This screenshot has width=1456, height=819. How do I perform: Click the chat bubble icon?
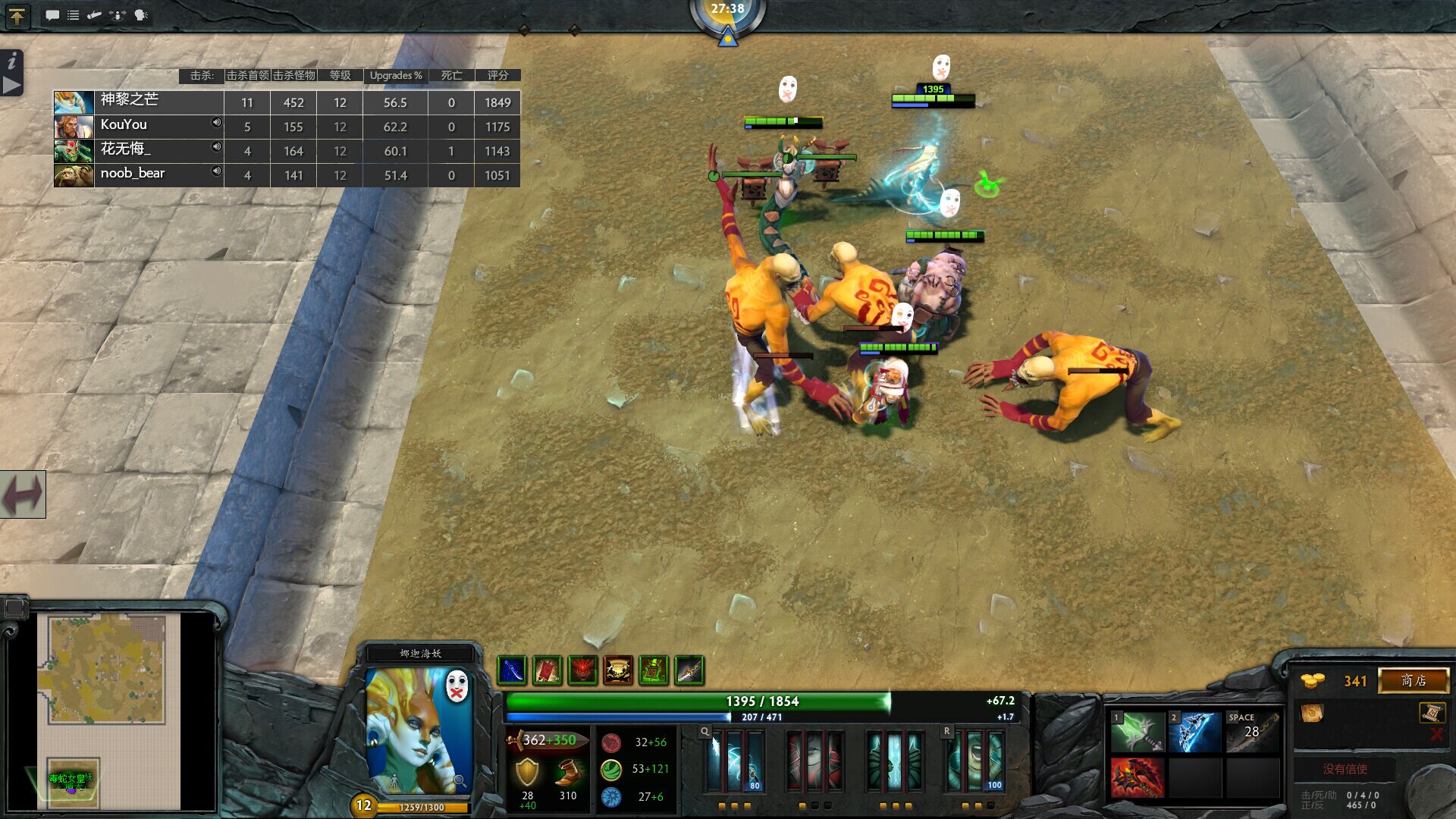pos(52,15)
